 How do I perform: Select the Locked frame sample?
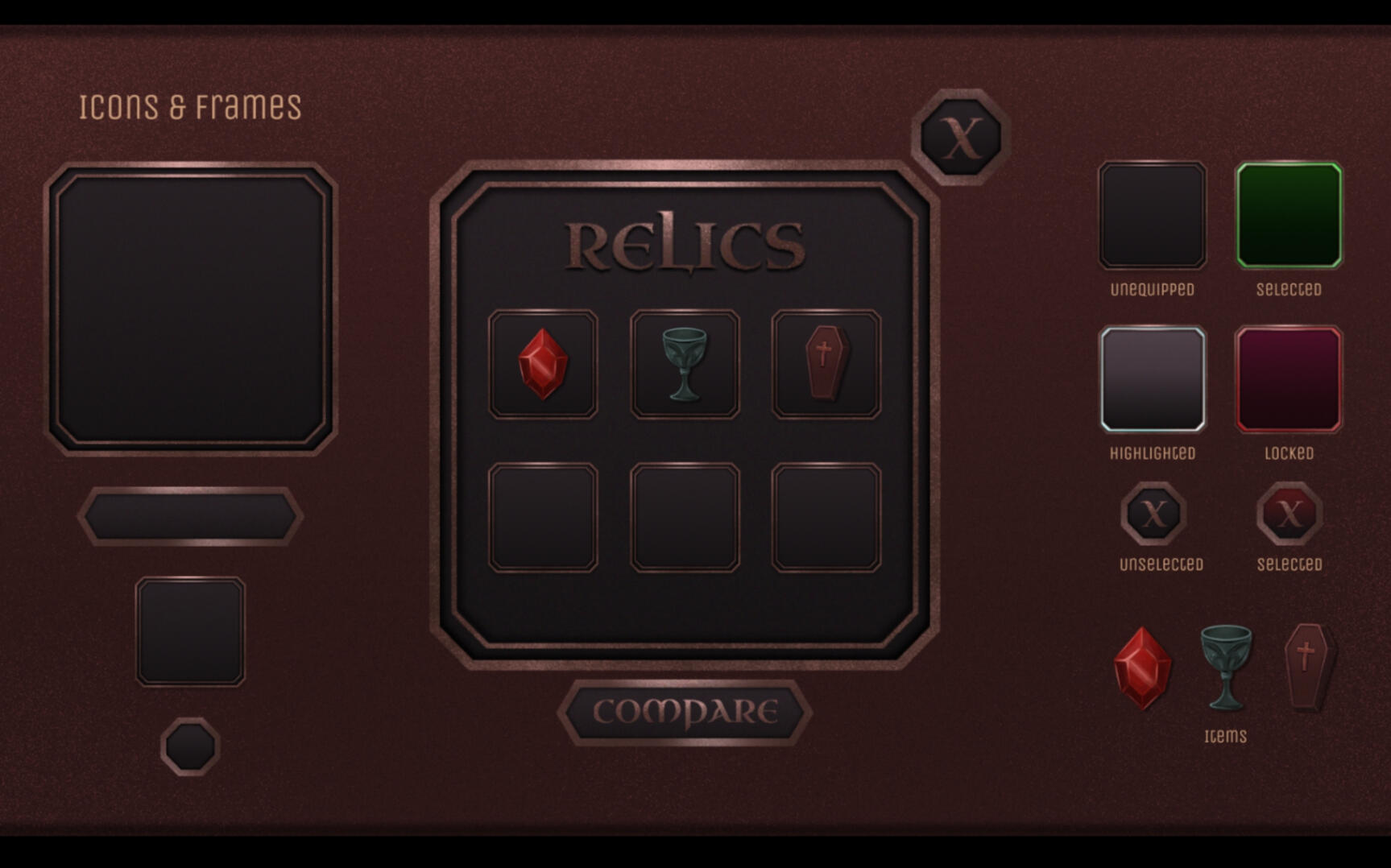point(1289,378)
